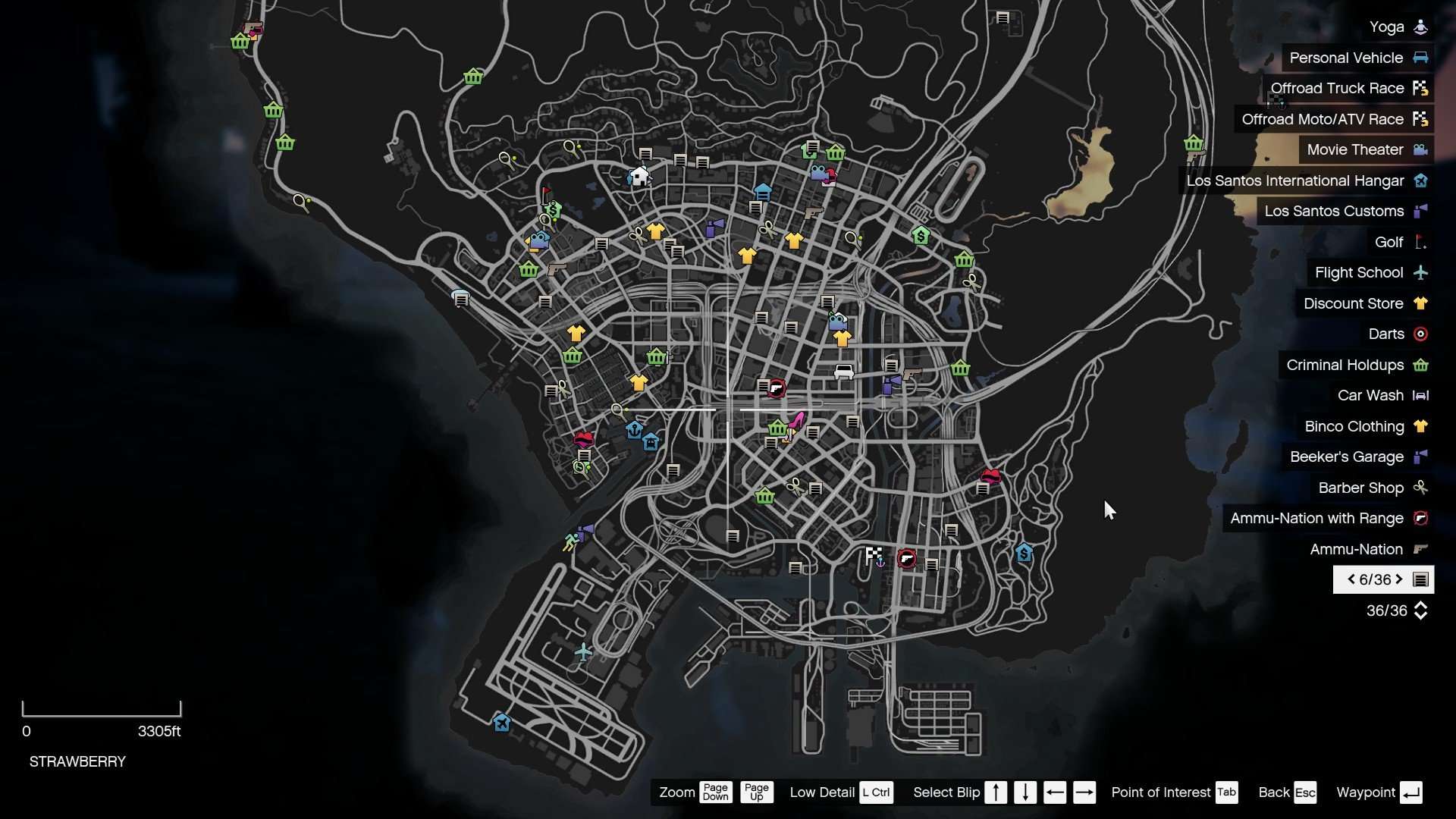Toggle the Criminal Holdups legend entry
1456x819 pixels.
(1421, 365)
